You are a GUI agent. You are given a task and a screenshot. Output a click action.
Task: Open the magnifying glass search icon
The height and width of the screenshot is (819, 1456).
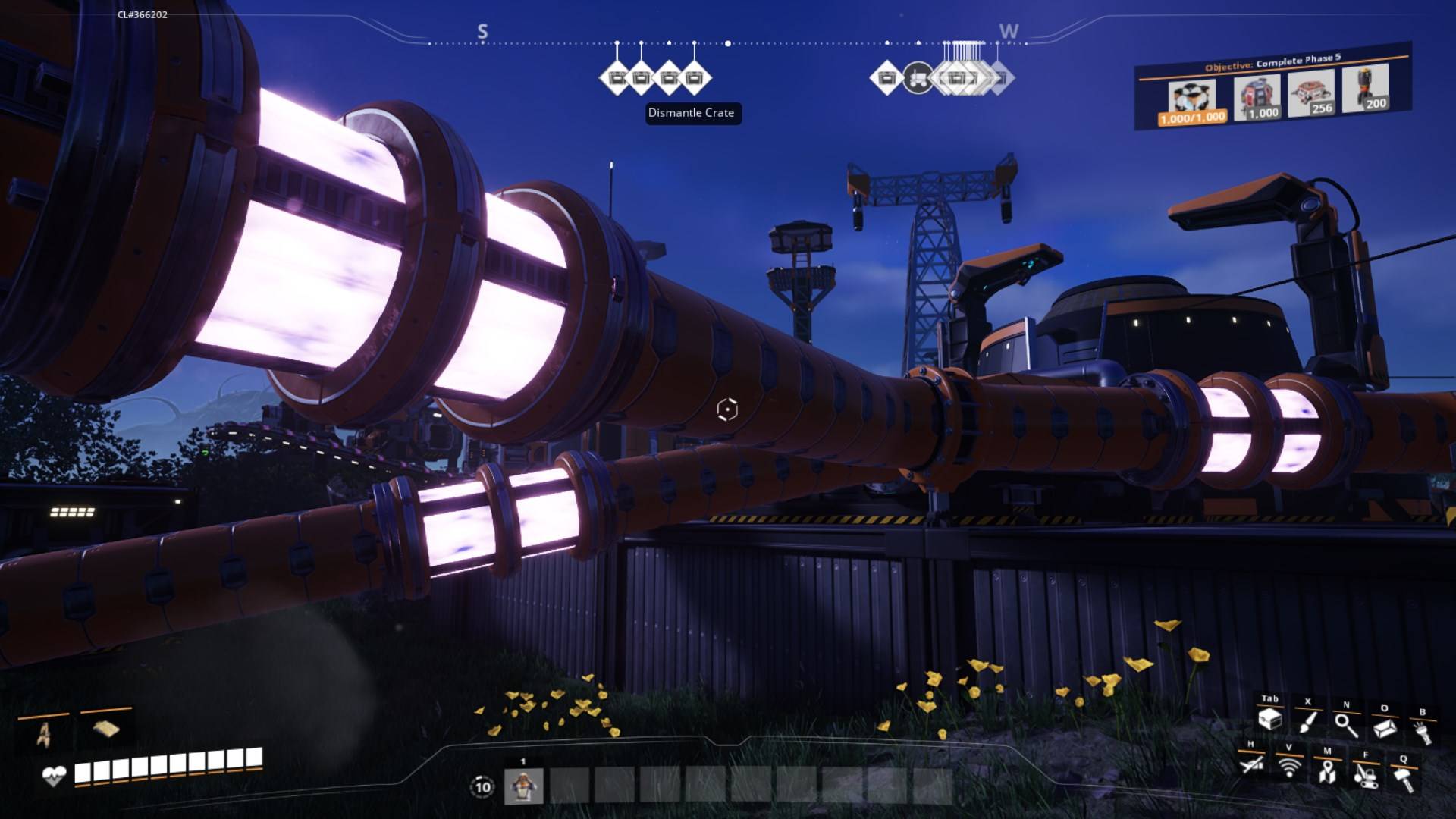coord(1346,726)
